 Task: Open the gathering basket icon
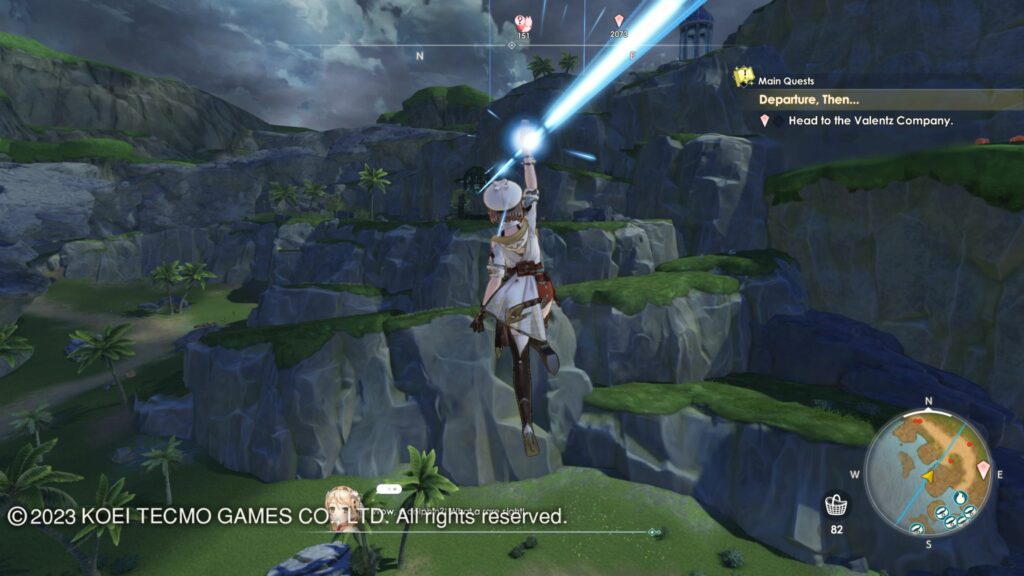click(836, 504)
